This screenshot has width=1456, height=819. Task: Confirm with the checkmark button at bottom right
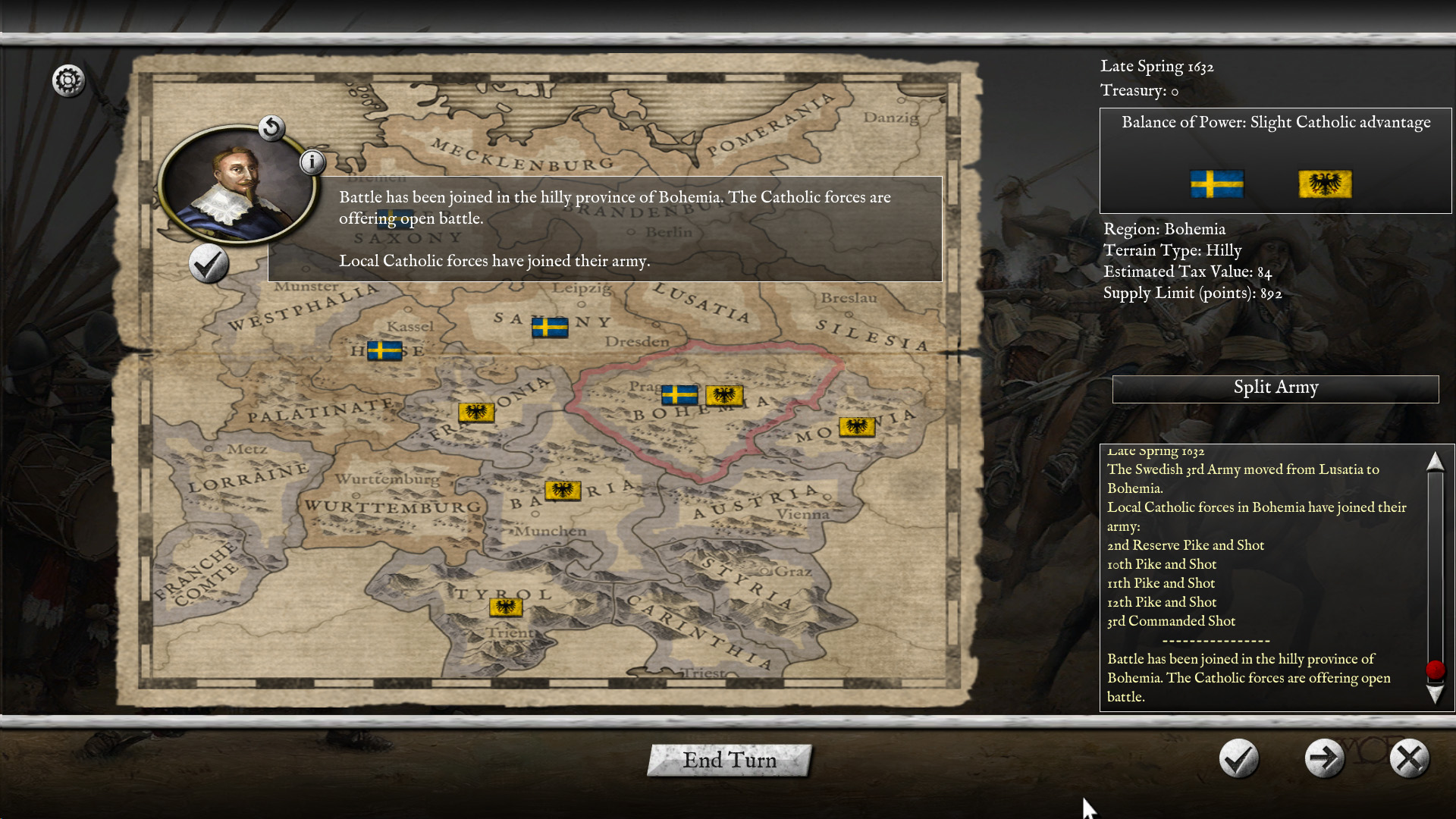(1238, 758)
